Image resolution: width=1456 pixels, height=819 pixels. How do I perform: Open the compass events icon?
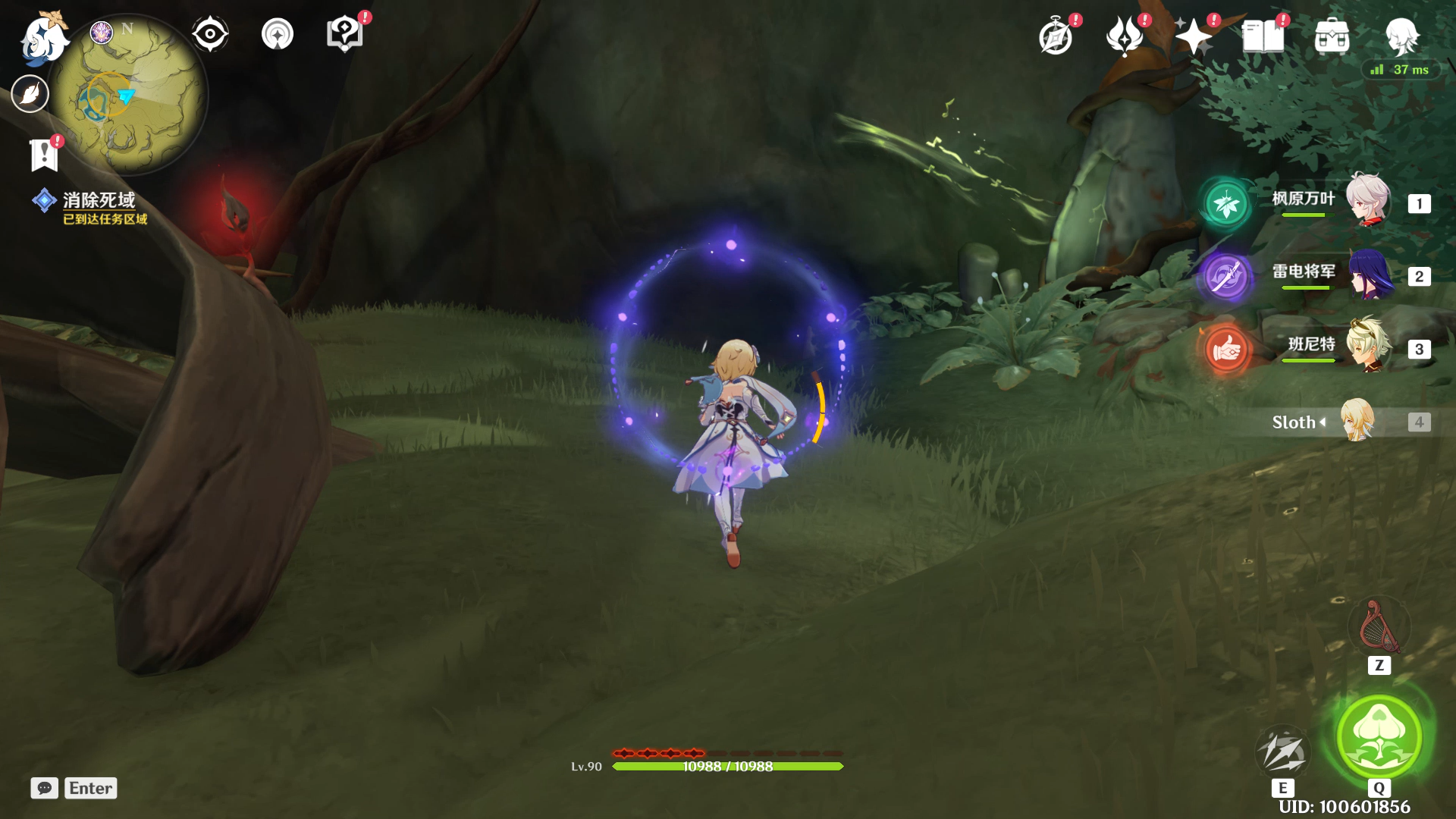[x=1056, y=36]
